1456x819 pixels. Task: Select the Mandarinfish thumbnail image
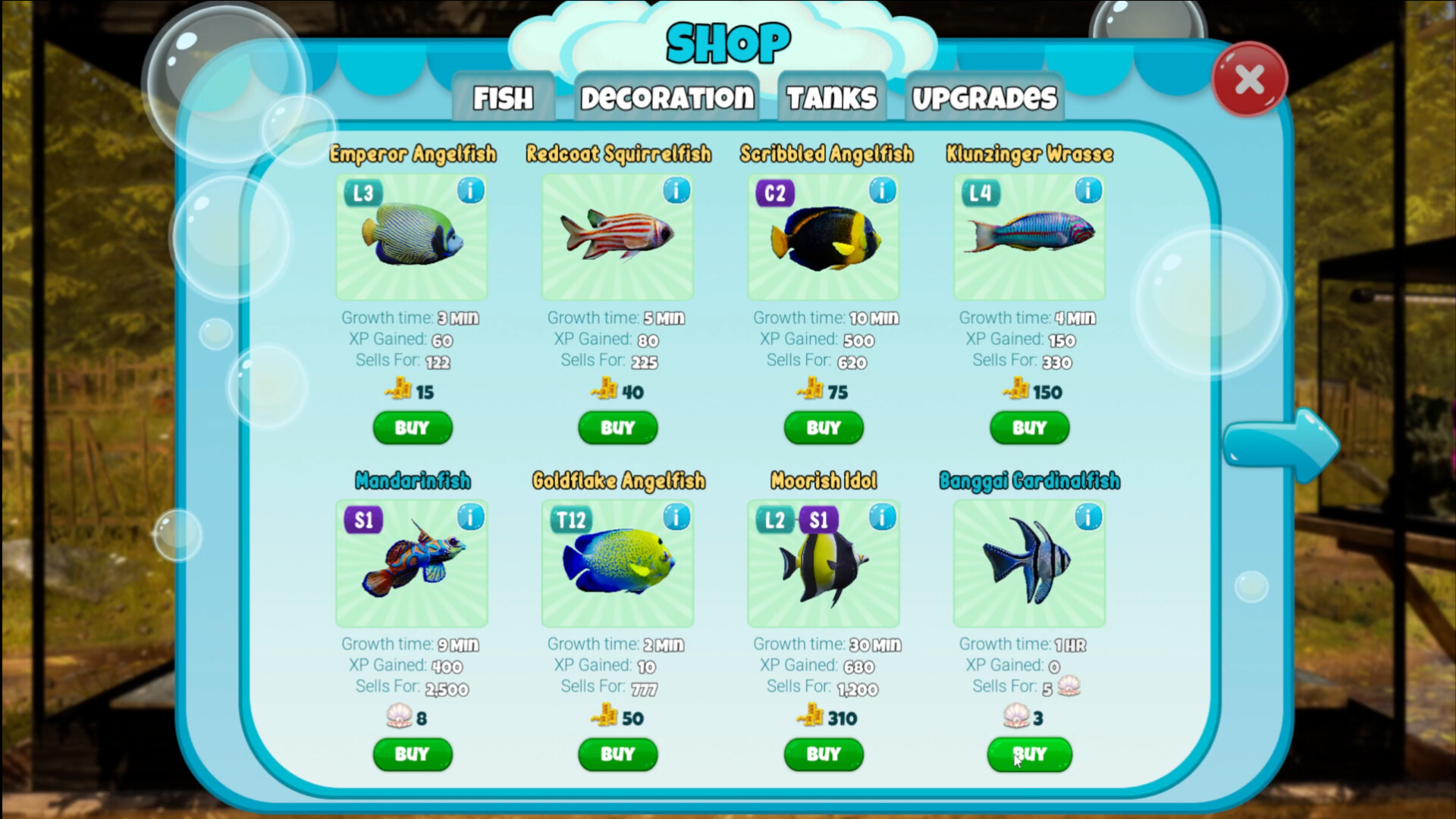click(412, 564)
